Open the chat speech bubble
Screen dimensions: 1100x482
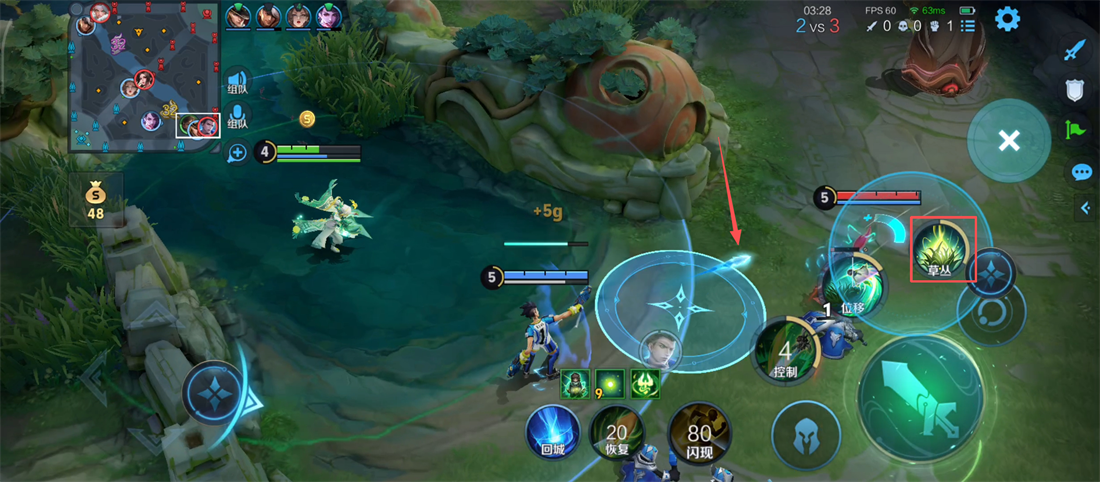(1081, 172)
